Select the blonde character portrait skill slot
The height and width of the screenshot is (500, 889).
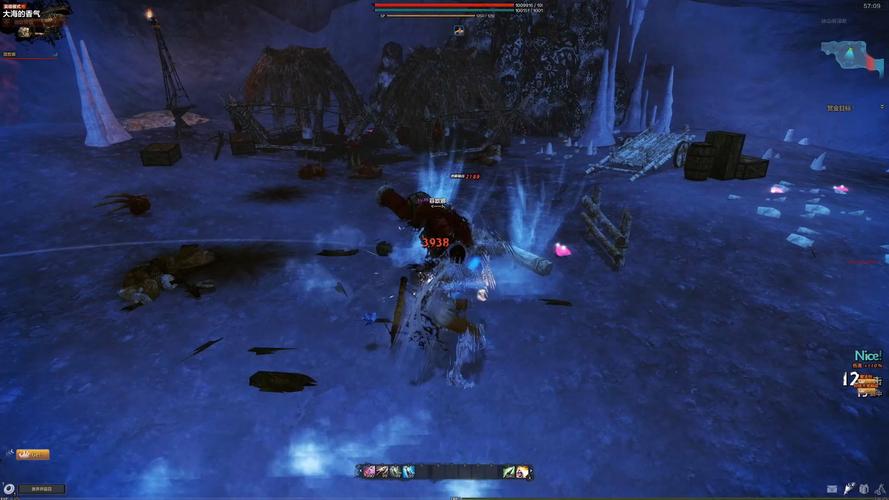(x=523, y=472)
